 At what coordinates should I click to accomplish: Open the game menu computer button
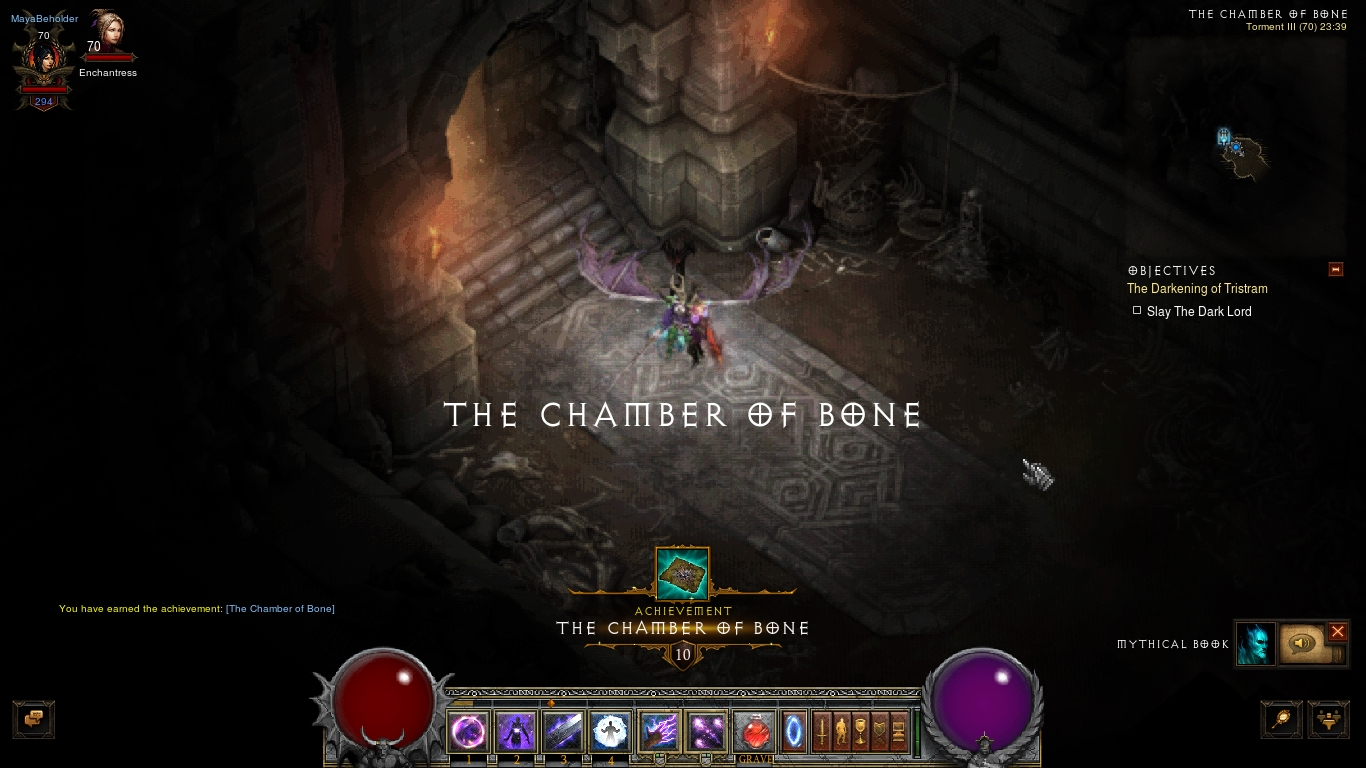pyautogui.click(x=899, y=732)
